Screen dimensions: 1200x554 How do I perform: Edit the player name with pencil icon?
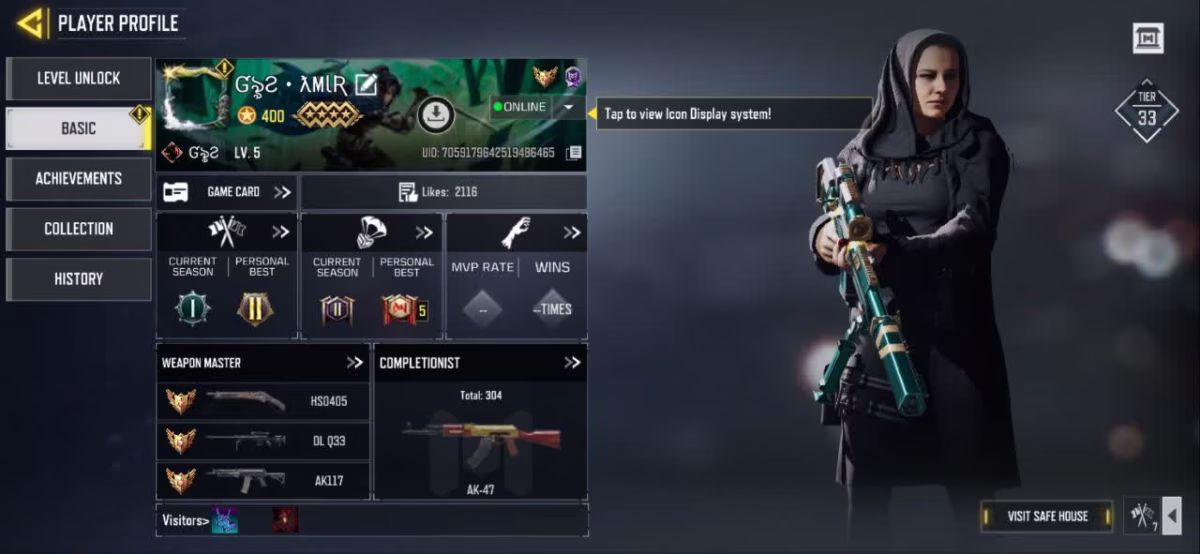tap(366, 85)
